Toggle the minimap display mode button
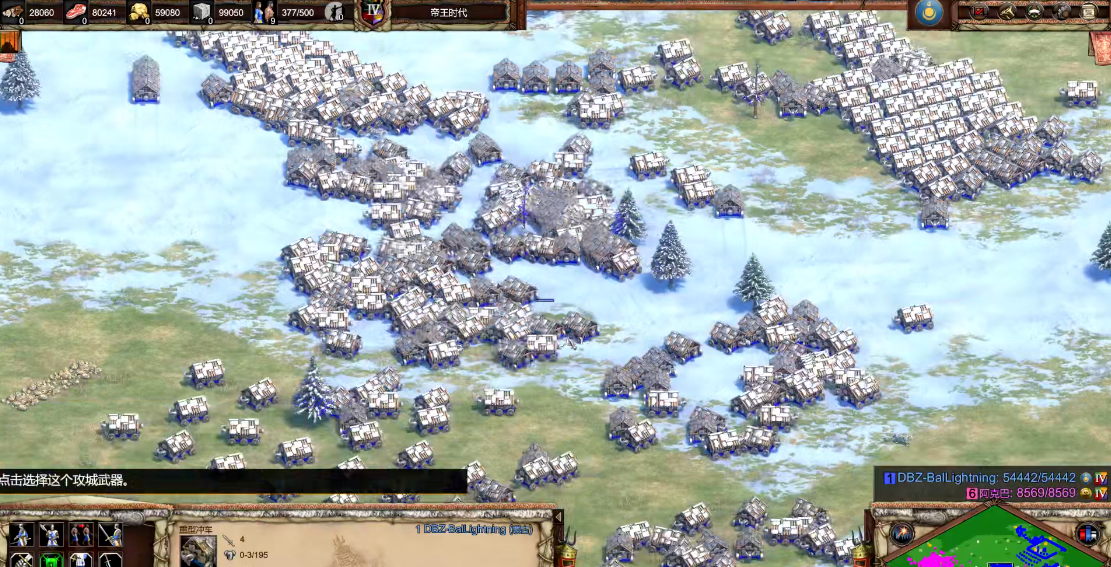1111x567 pixels. [1088, 534]
